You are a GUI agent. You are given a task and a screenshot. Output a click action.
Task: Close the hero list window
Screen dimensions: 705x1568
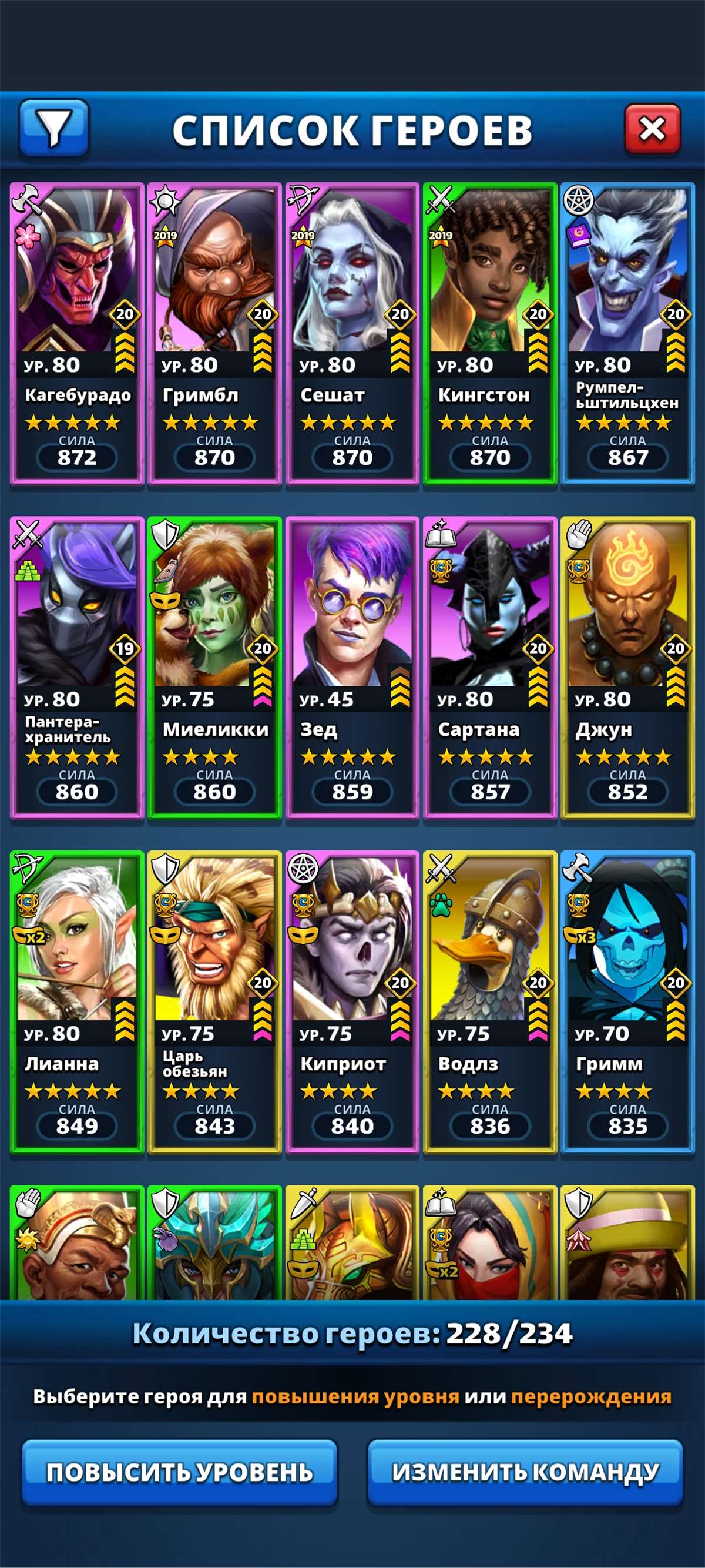(652, 129)
